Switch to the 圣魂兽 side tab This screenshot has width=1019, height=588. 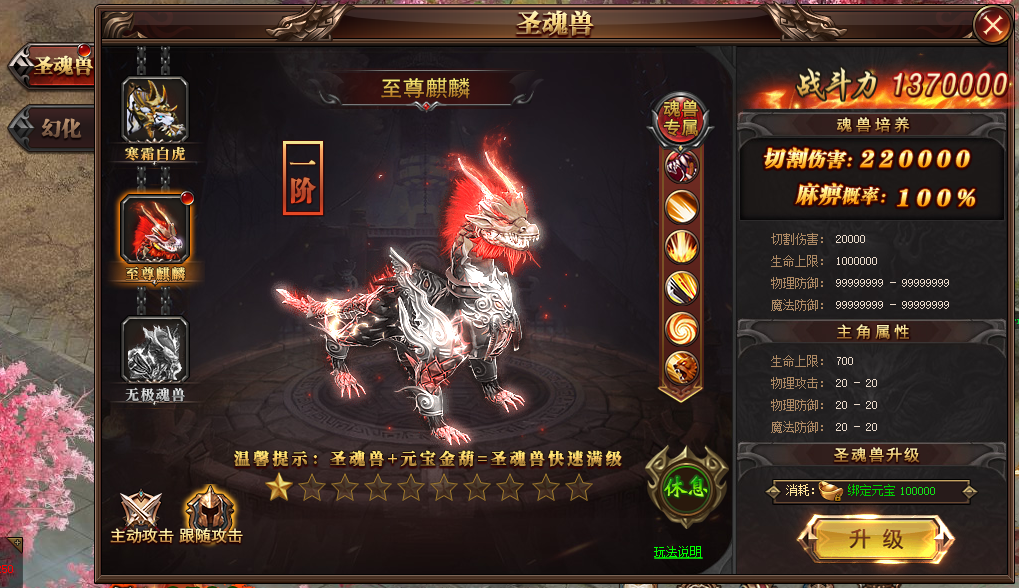coord(59,66)
